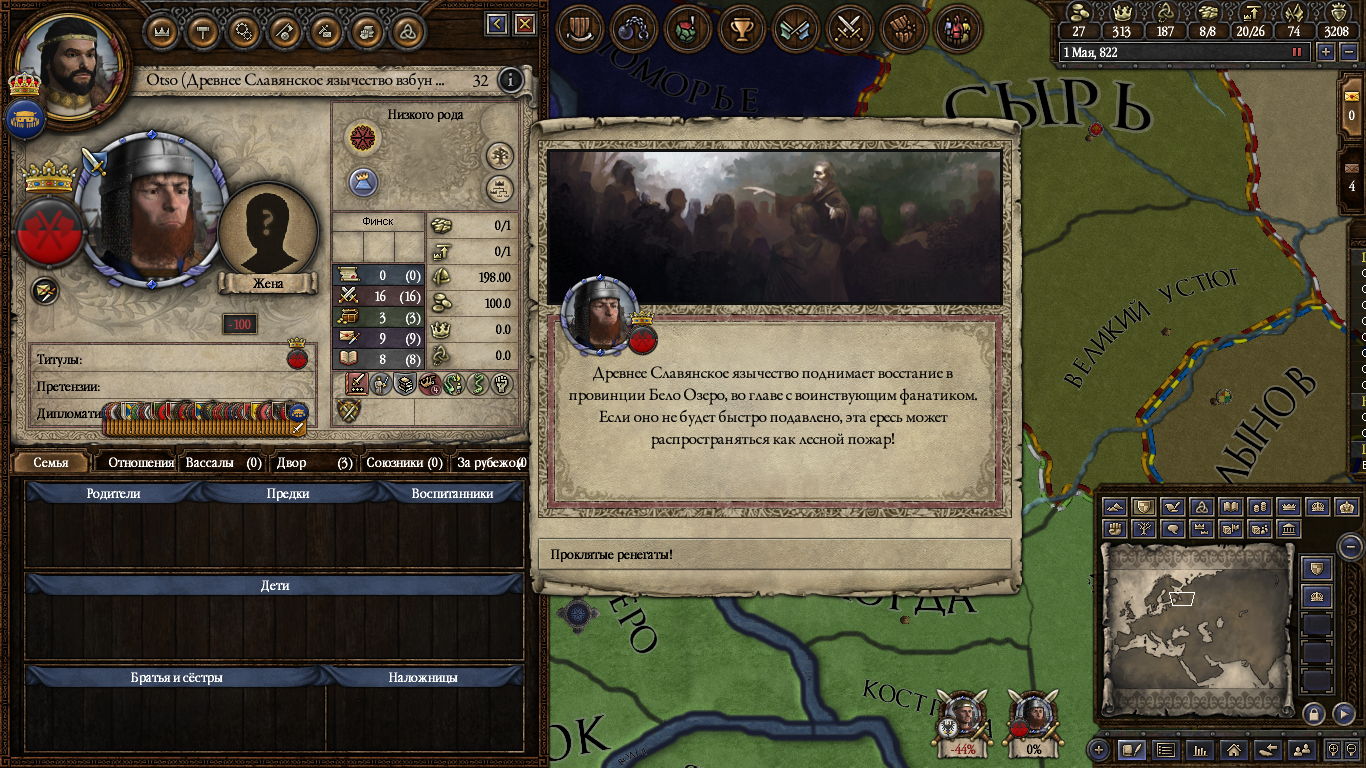Open the realm crown menu button
Screen dimensions: 1366x768
[x=162, y=30]
